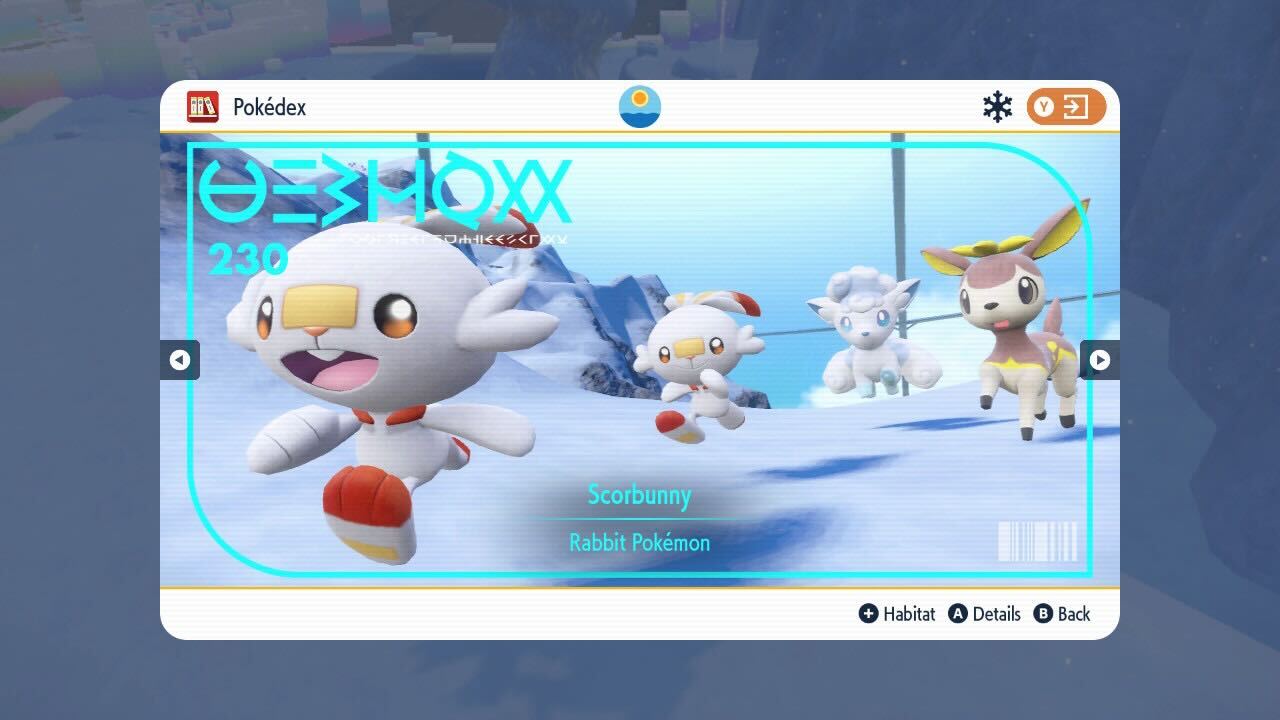Click the B button icon beside Back
1280x720 pixels.
pos(1041,614)
